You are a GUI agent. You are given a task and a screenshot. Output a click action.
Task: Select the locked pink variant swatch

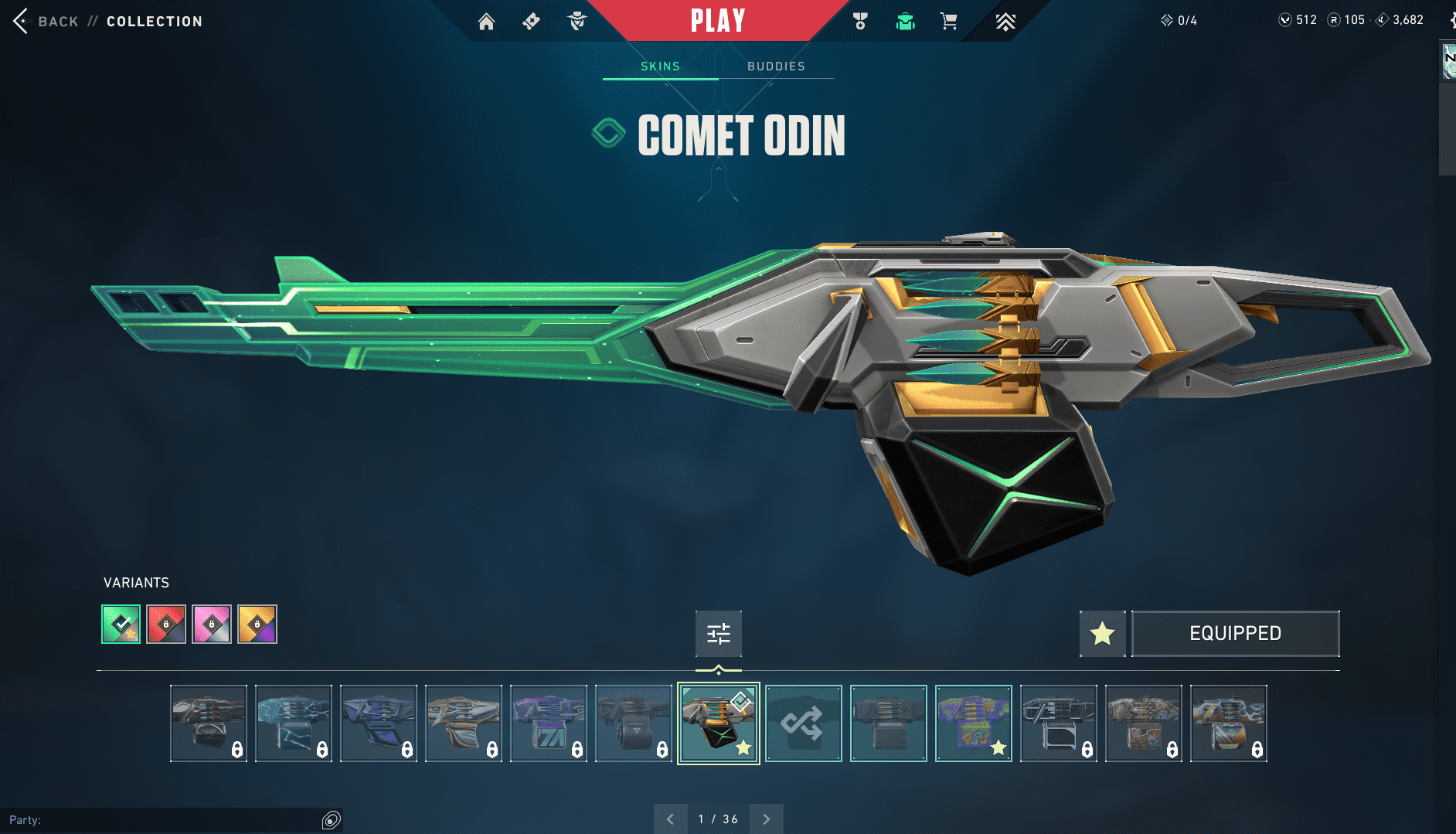[212, 624]
